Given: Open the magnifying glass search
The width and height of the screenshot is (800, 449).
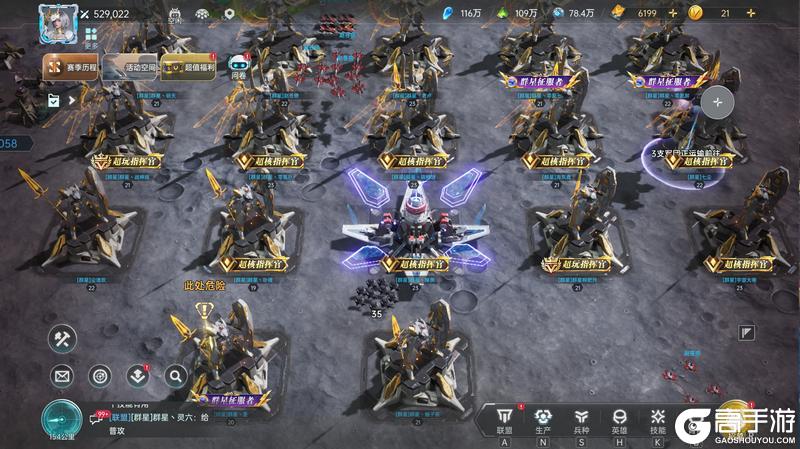Looking at the screenshot, I should tap(175, 376).
